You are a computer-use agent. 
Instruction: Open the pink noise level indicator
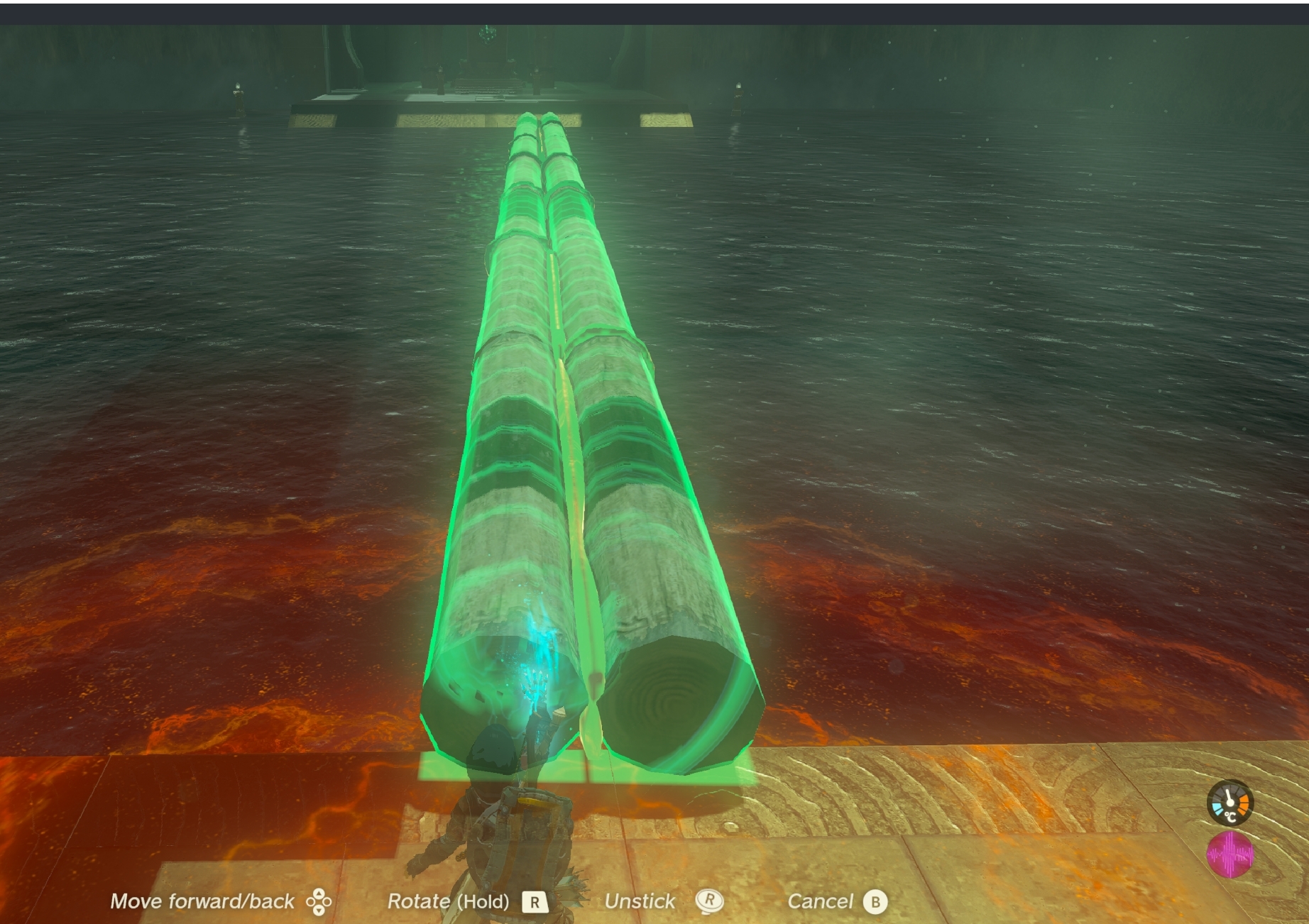point(1230,853)
